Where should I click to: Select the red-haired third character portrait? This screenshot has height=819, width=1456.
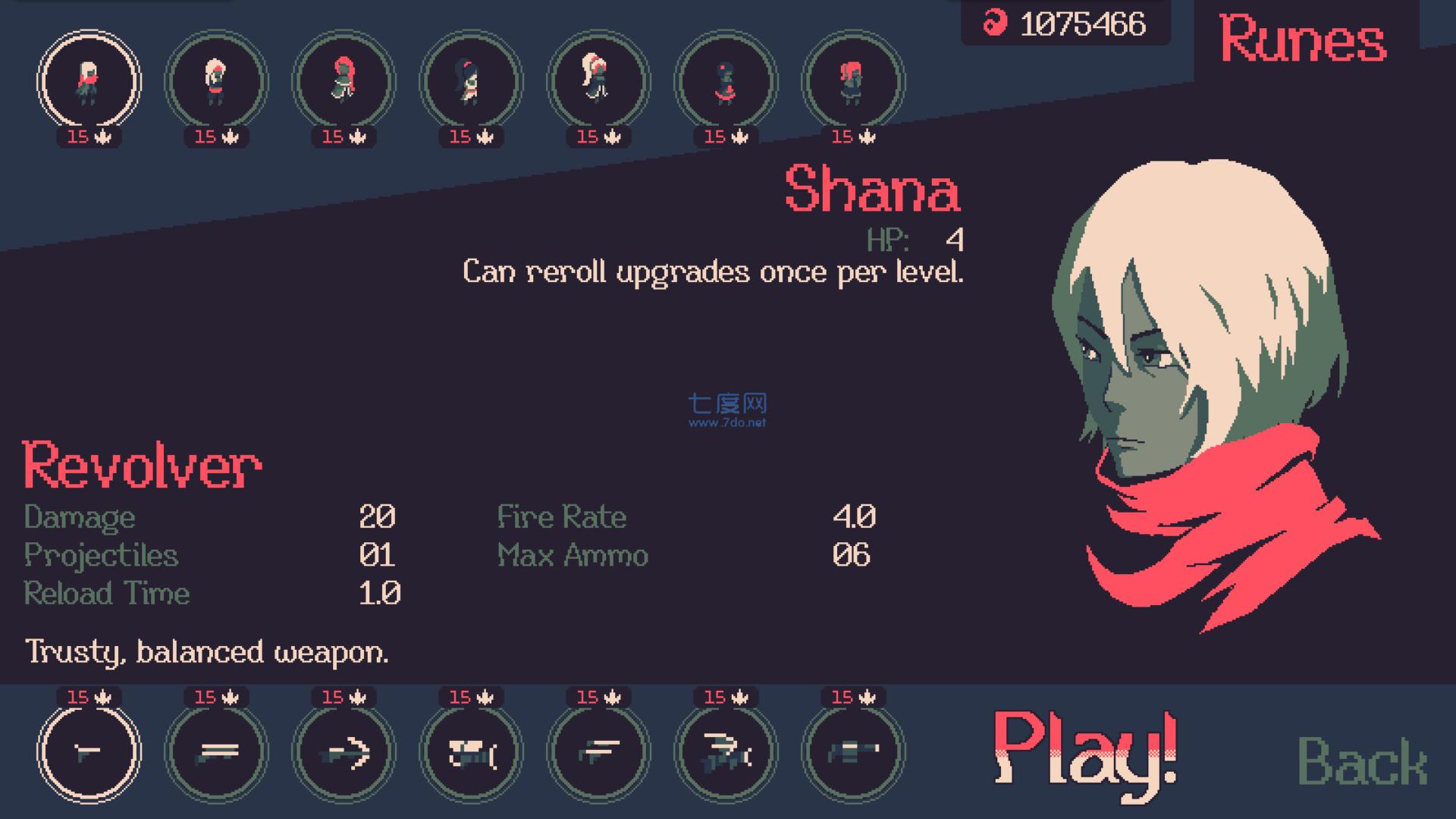[x=343, y=83]
